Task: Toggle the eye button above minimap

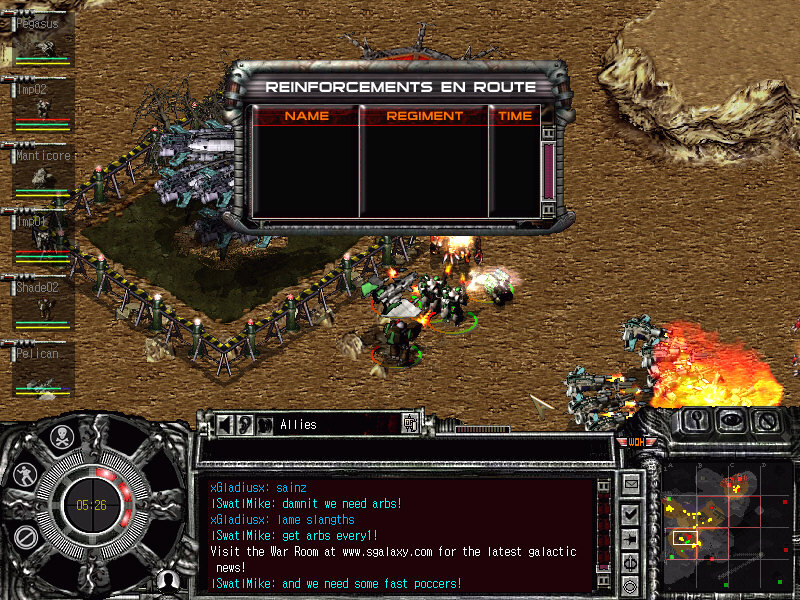Action: (731, 421)
